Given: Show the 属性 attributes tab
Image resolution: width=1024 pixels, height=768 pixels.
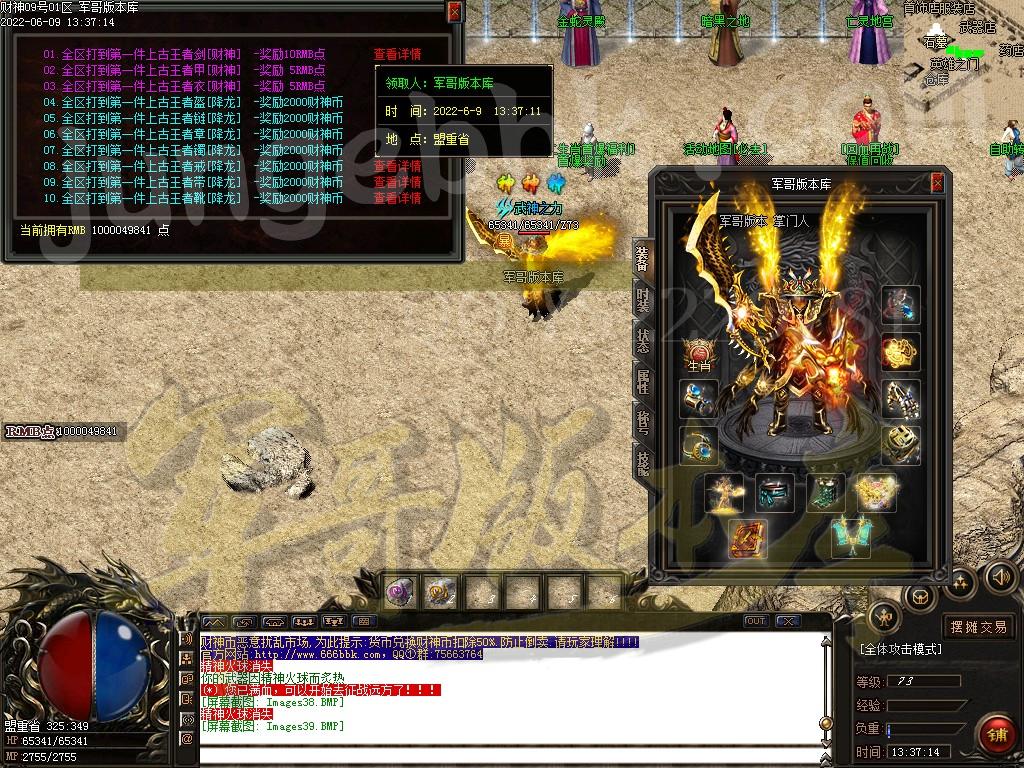Looking at the screenshot, I should click(x=641, y=381).
